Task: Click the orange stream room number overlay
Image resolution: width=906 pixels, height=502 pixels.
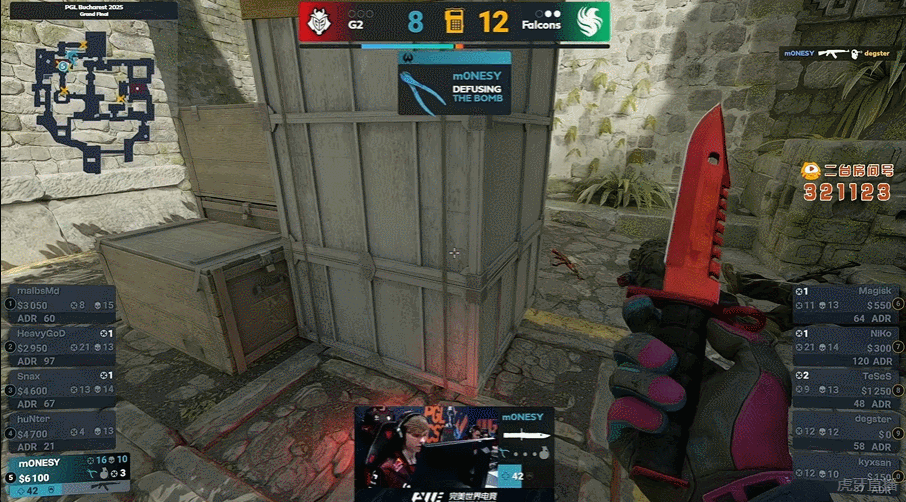Action: [x=845, y=181]
